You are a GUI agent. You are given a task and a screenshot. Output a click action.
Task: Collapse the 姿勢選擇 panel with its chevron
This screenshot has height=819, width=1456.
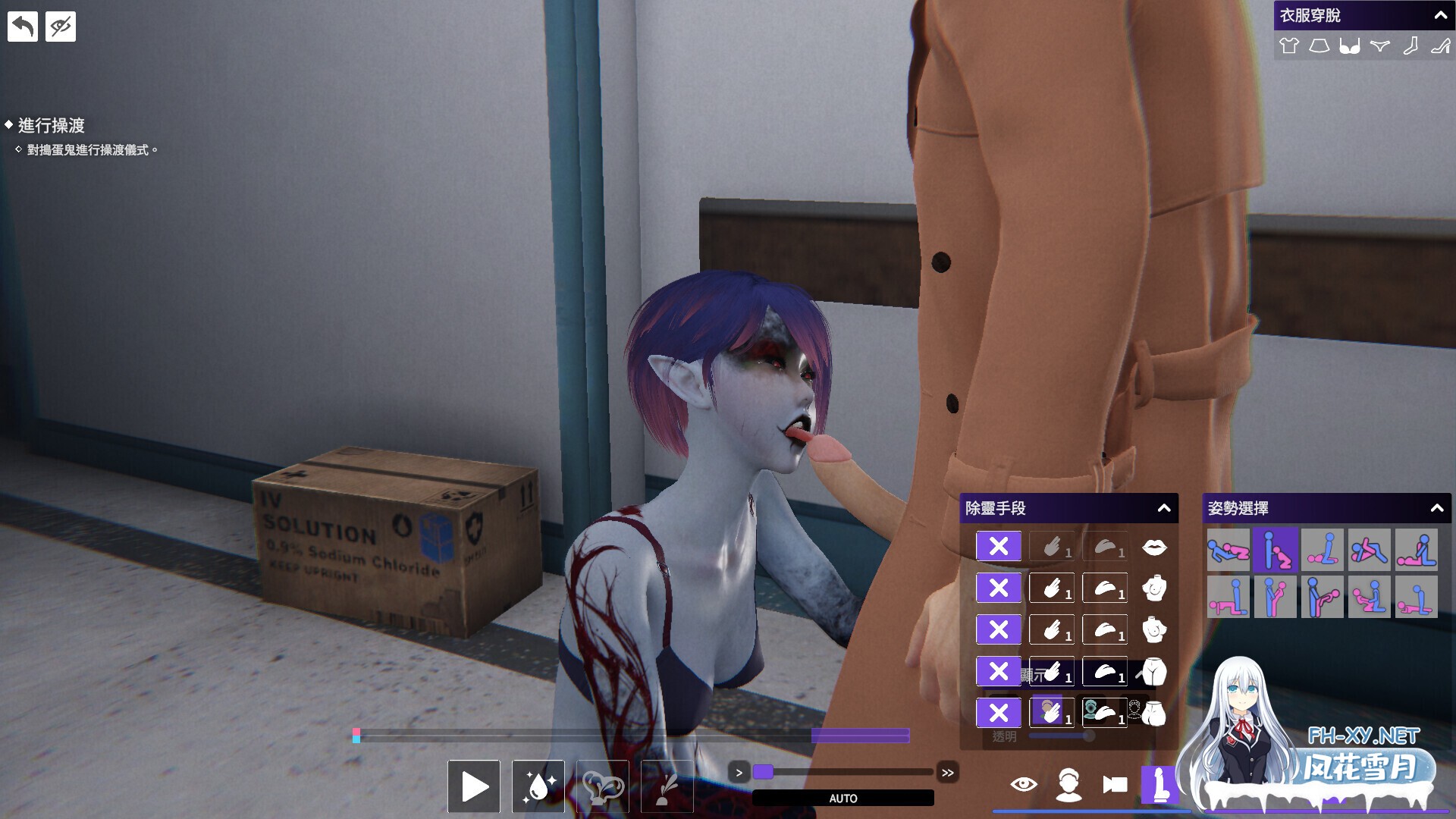[1439, 509]
